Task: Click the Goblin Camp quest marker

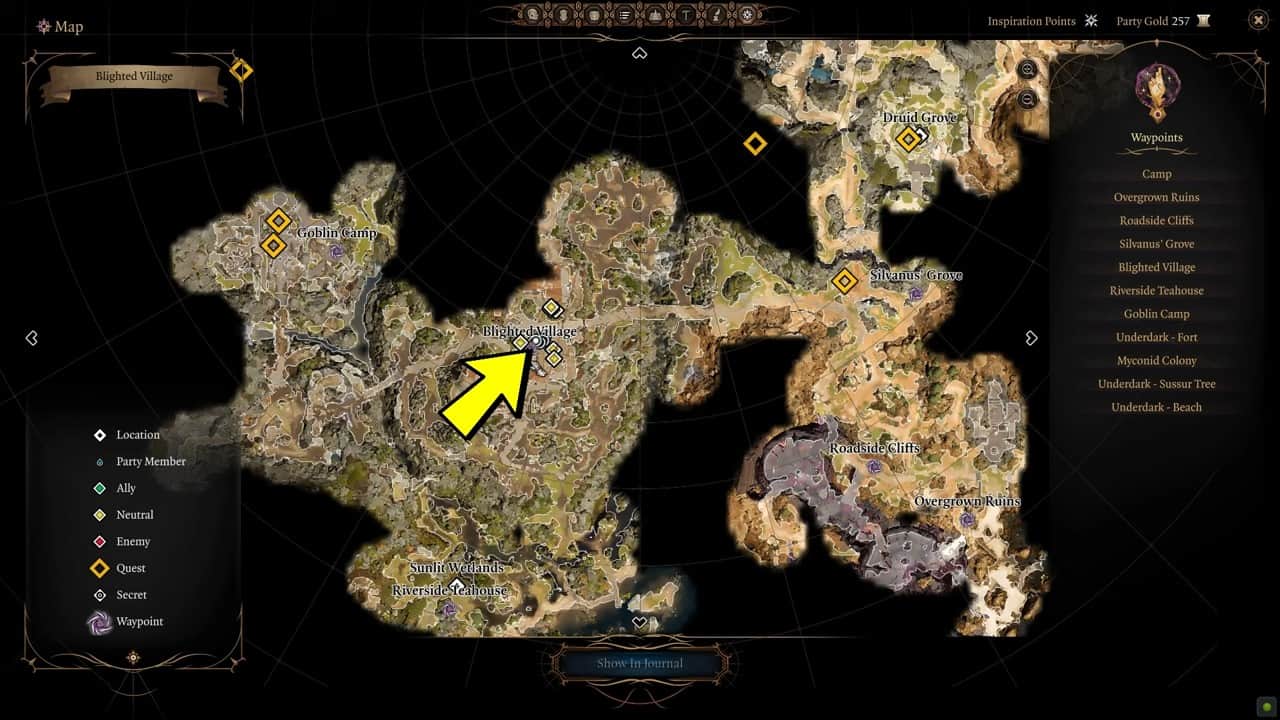Action: (277, 219)
